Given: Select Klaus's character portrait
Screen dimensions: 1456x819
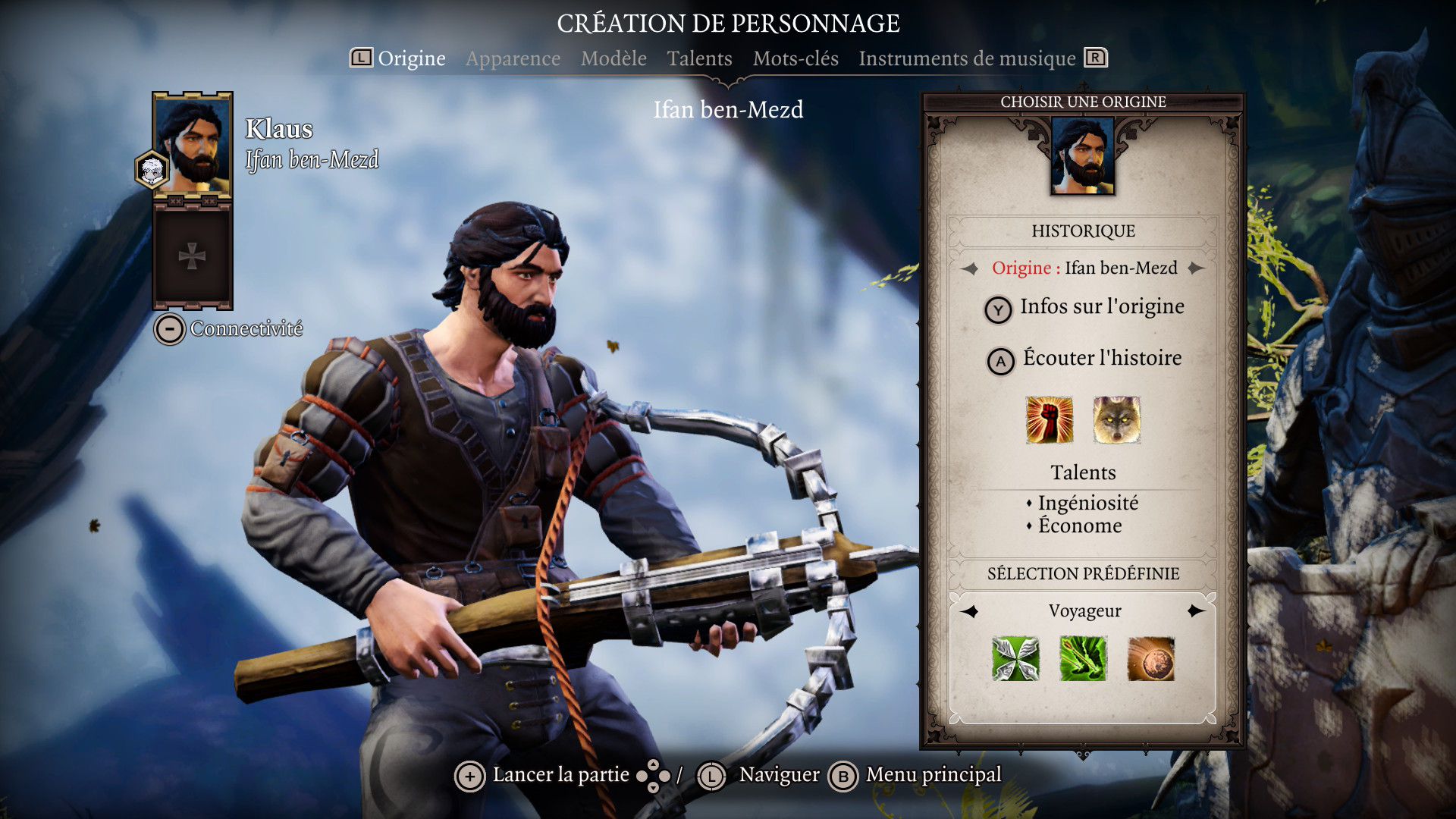Looking at the screenshot, I should coord(193,145).
